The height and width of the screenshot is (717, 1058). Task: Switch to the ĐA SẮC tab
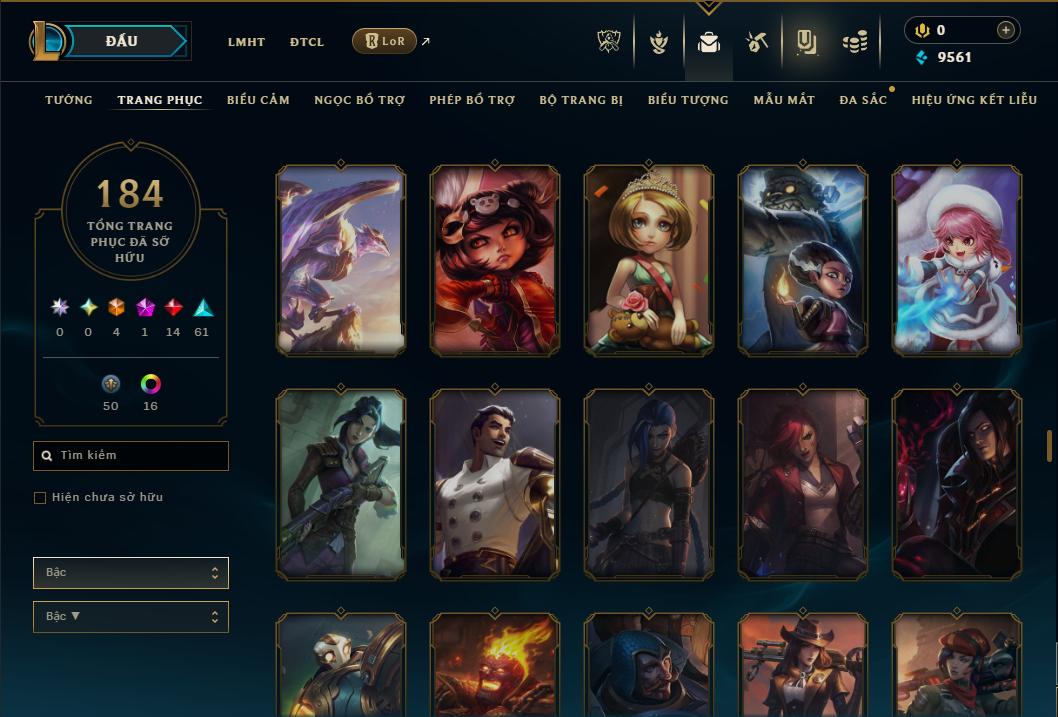tap(863, 100)
